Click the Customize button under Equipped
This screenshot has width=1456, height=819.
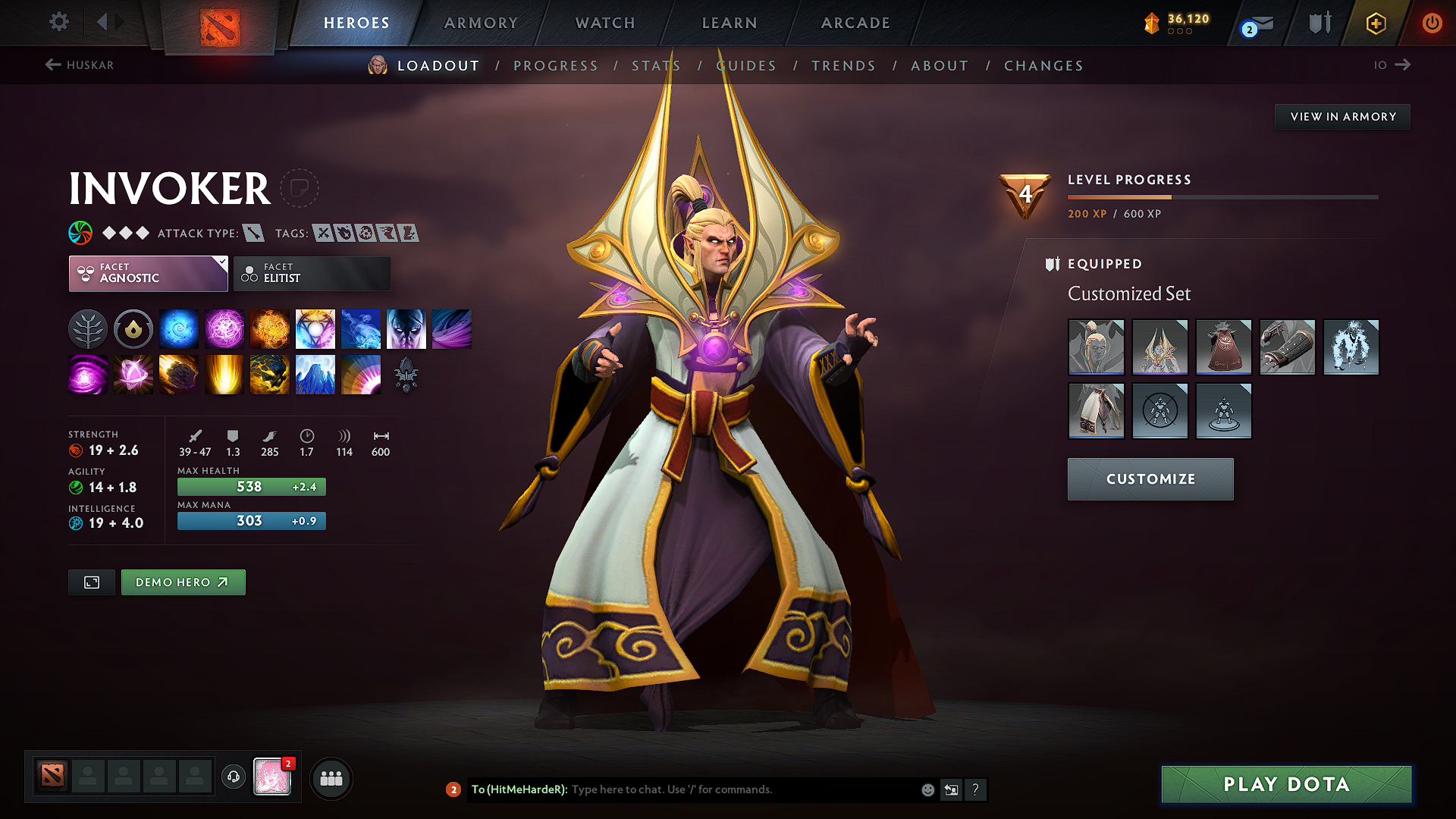point(1150,479)
